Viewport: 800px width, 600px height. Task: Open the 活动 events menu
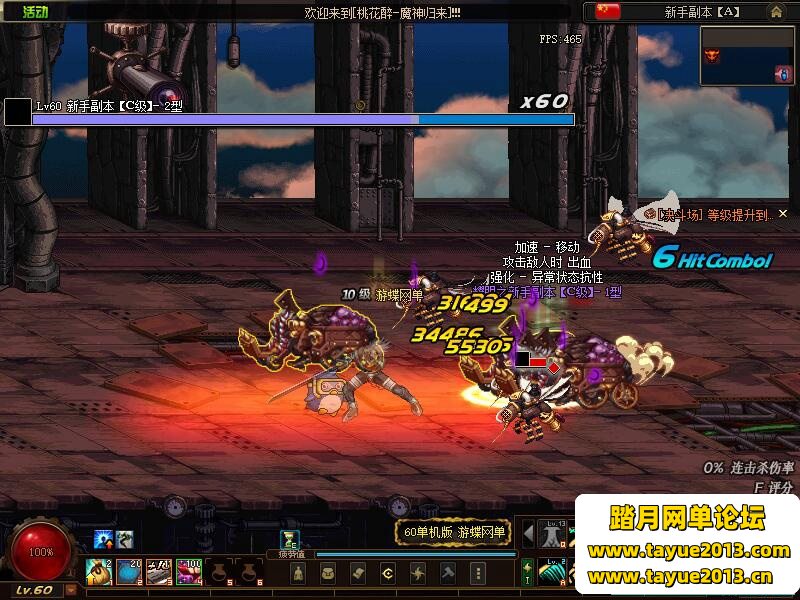pos(35,11)
